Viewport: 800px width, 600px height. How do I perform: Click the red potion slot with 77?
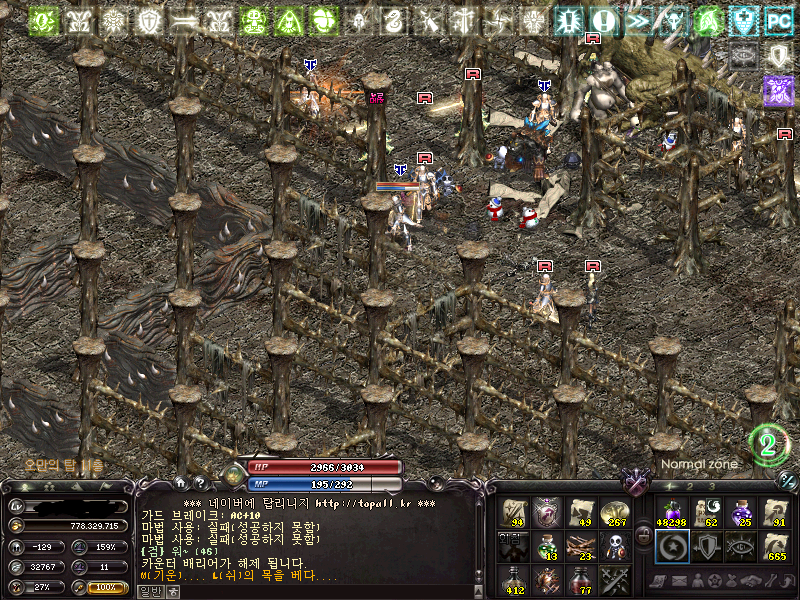click(x=581, y=579)
